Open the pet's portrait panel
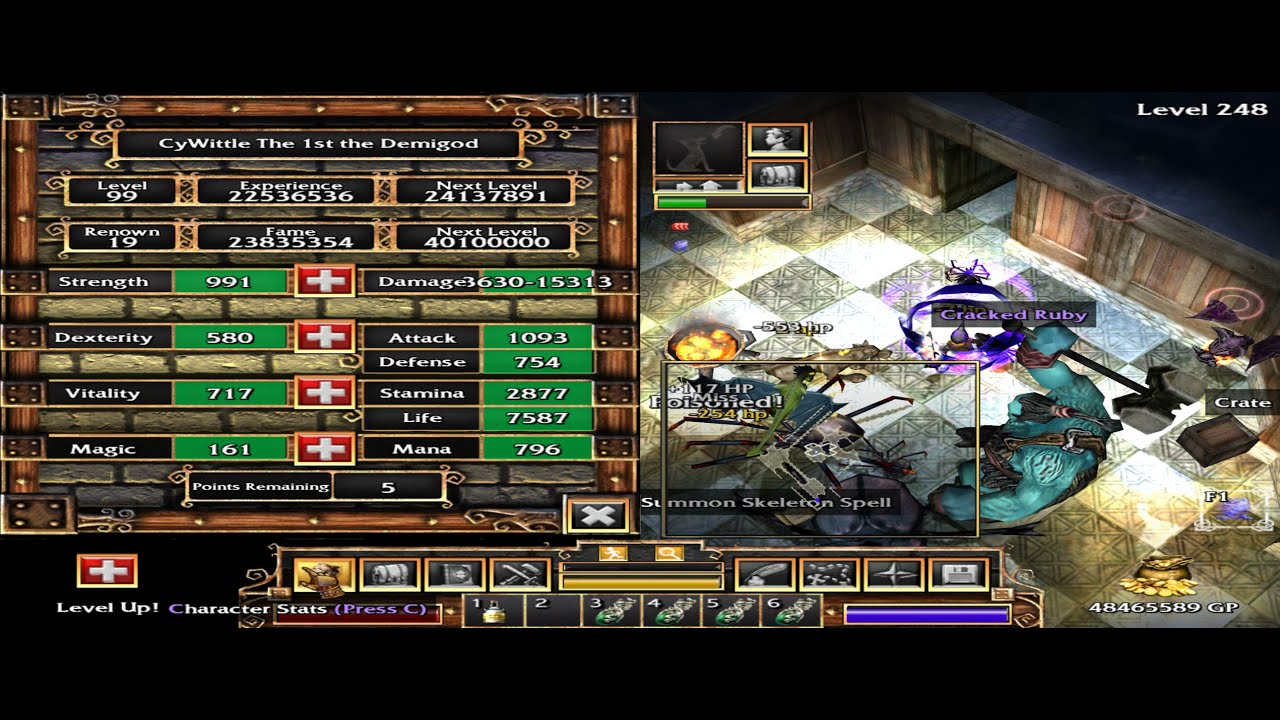 click(699, 149)
